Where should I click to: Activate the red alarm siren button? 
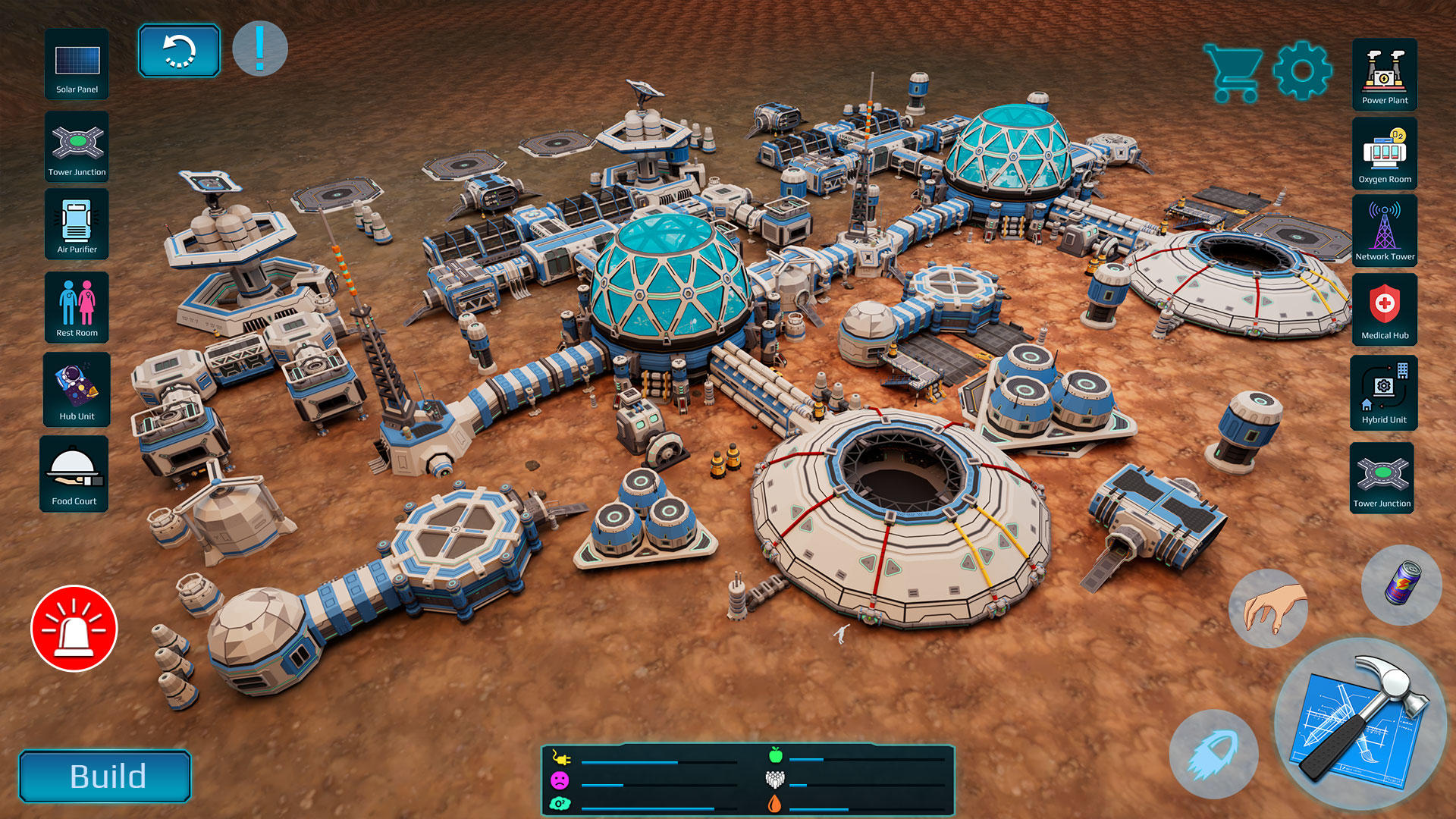pyautogui.click(x=74, y=629)
